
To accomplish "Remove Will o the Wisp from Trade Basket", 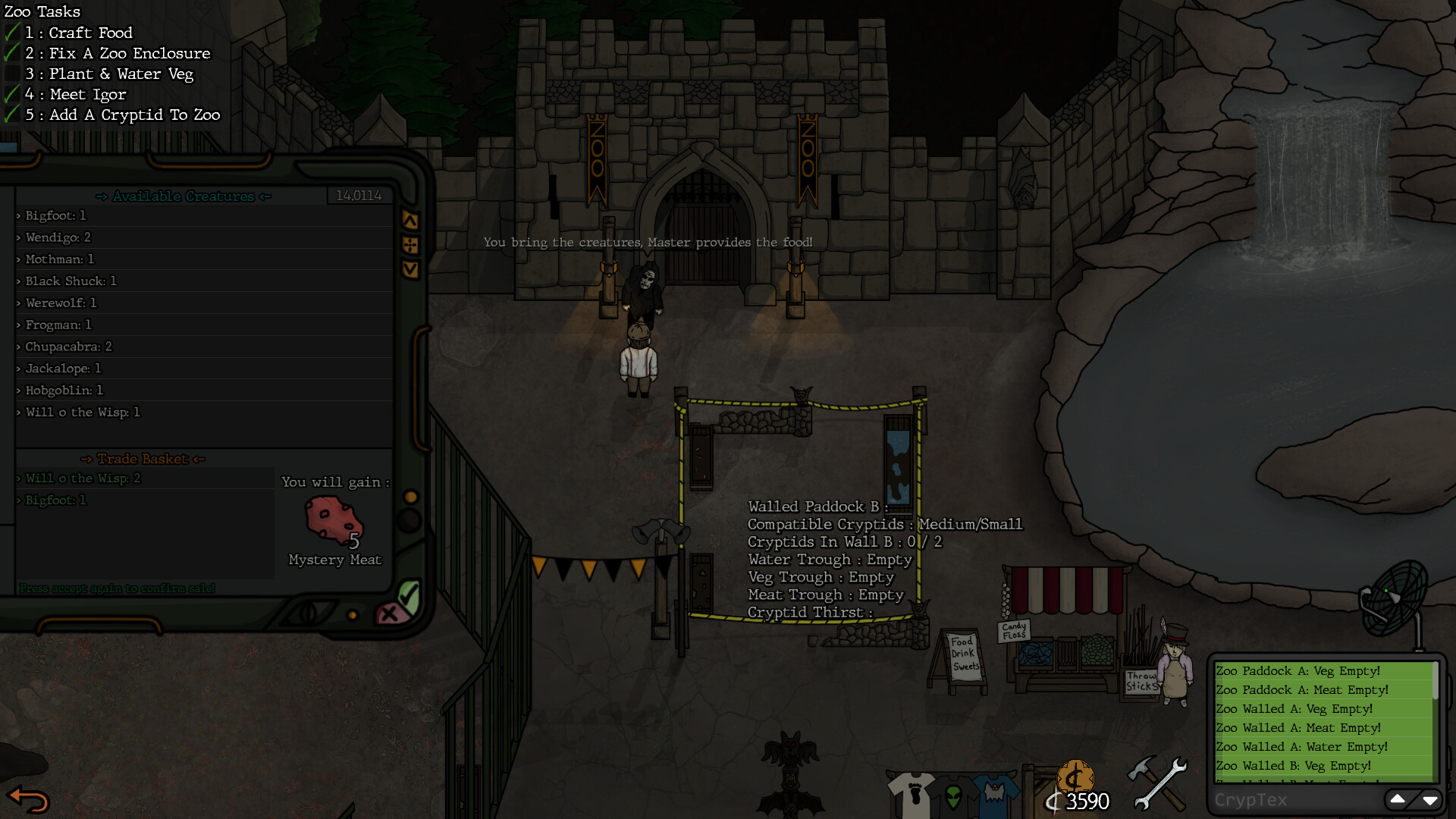I will click(83, 479).
